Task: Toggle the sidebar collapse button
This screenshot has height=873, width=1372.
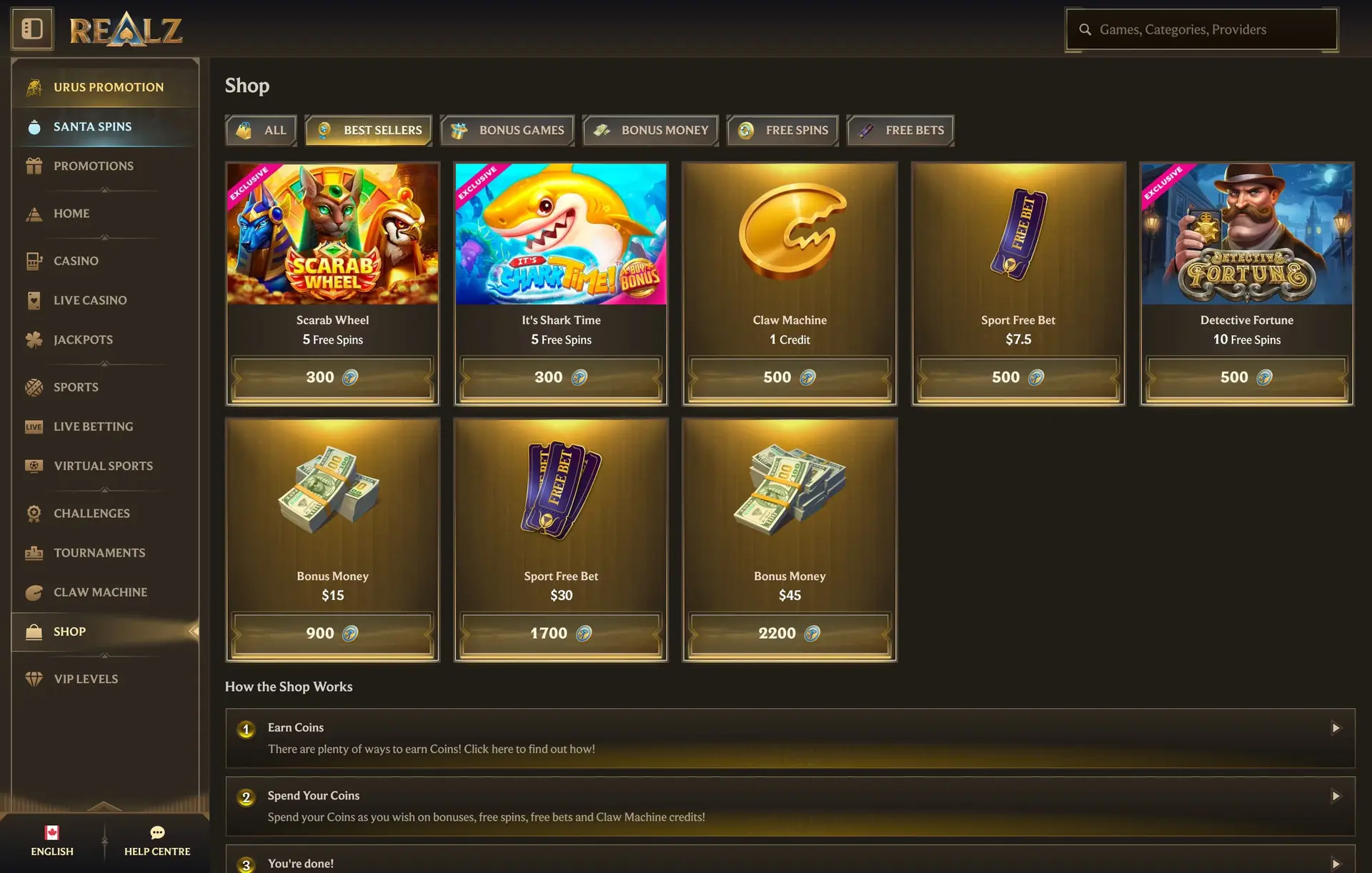Action: point(32,29)
